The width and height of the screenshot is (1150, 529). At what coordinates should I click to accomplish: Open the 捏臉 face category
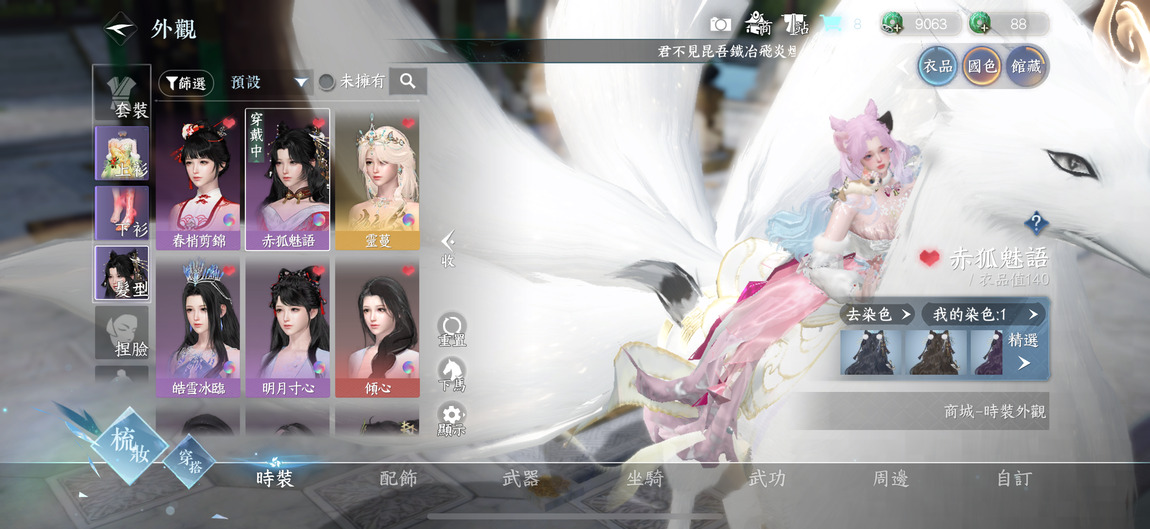tap(122, 332)
